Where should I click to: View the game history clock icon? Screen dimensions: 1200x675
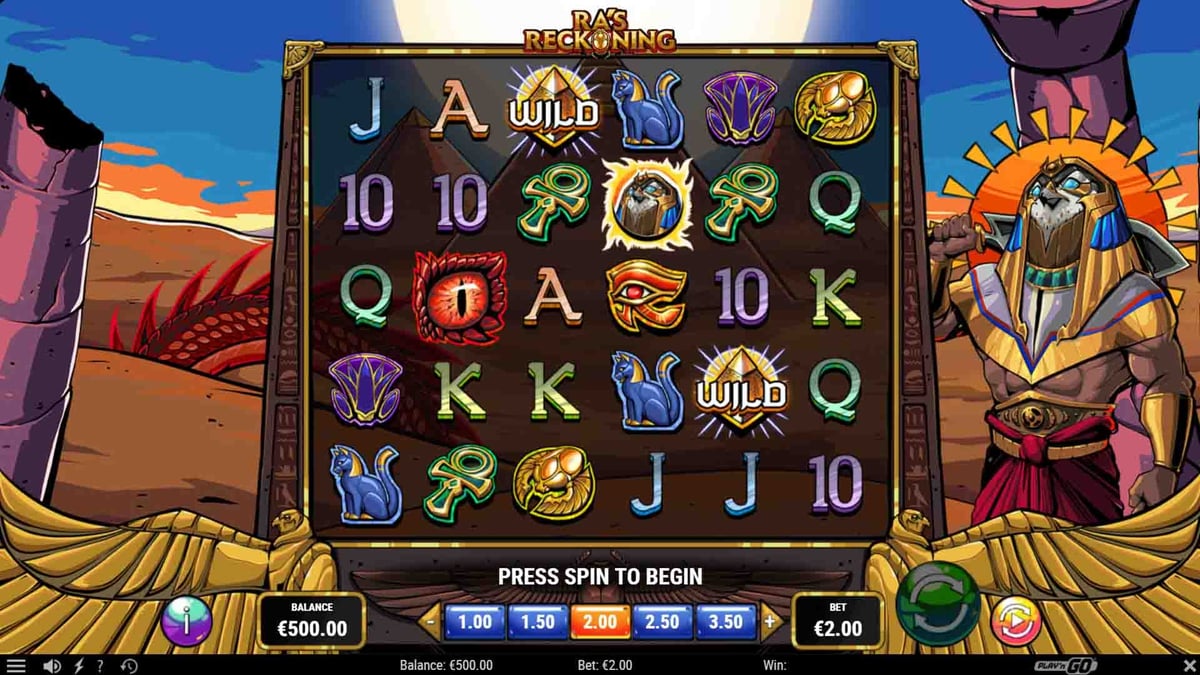tap(129, 666)
